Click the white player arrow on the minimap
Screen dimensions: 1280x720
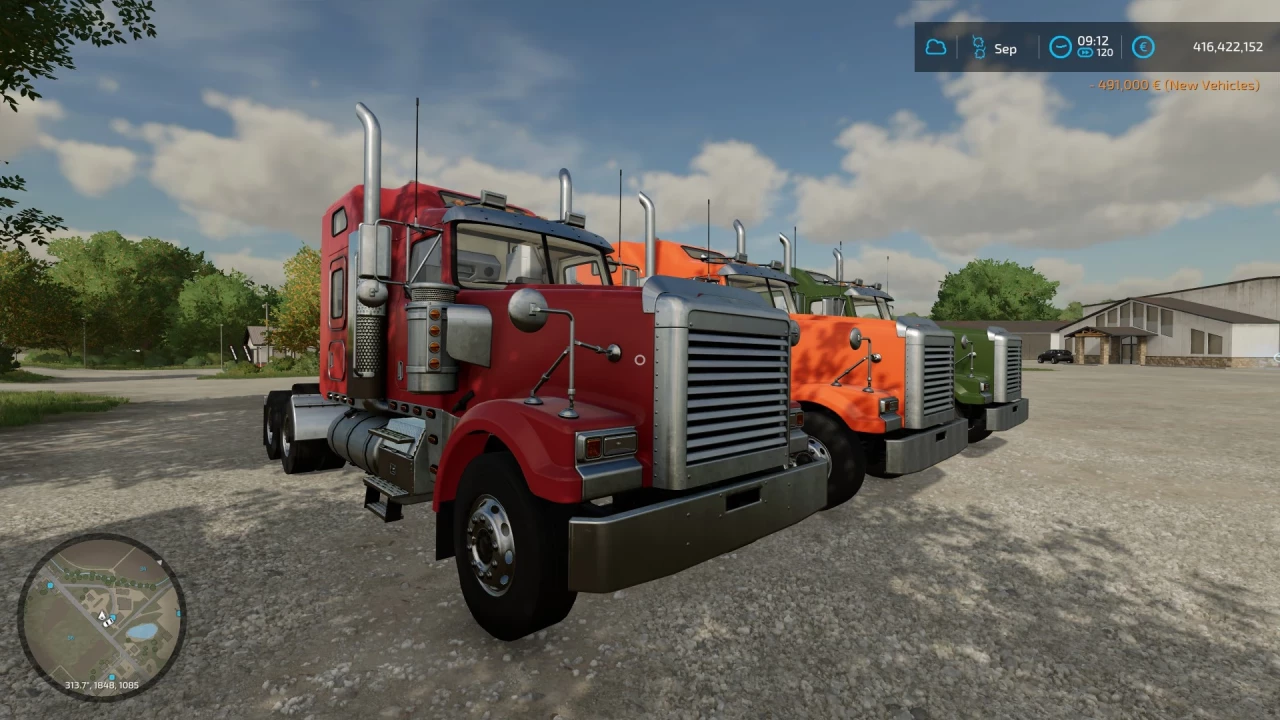click(102, 616)
